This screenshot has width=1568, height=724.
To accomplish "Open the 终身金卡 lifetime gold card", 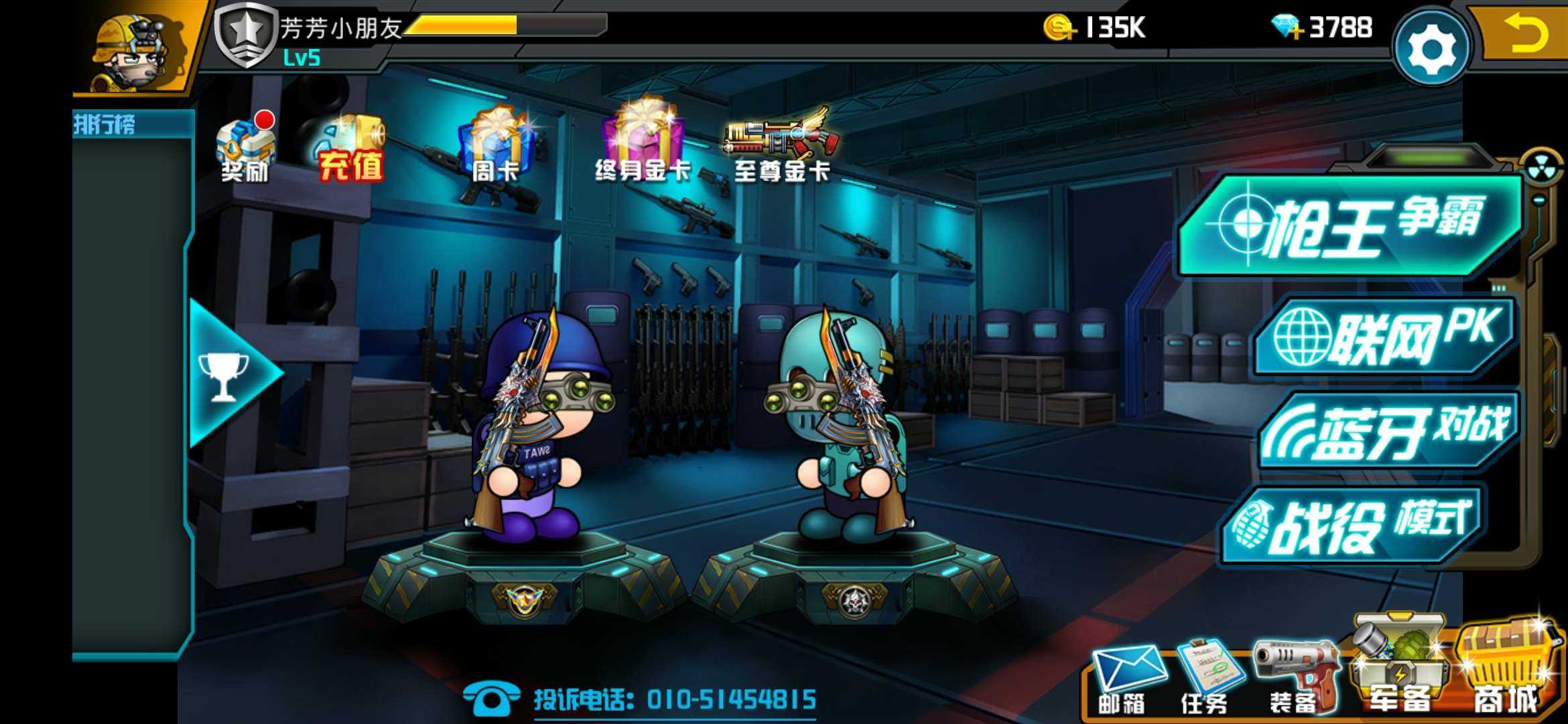I will click(643, 144).
